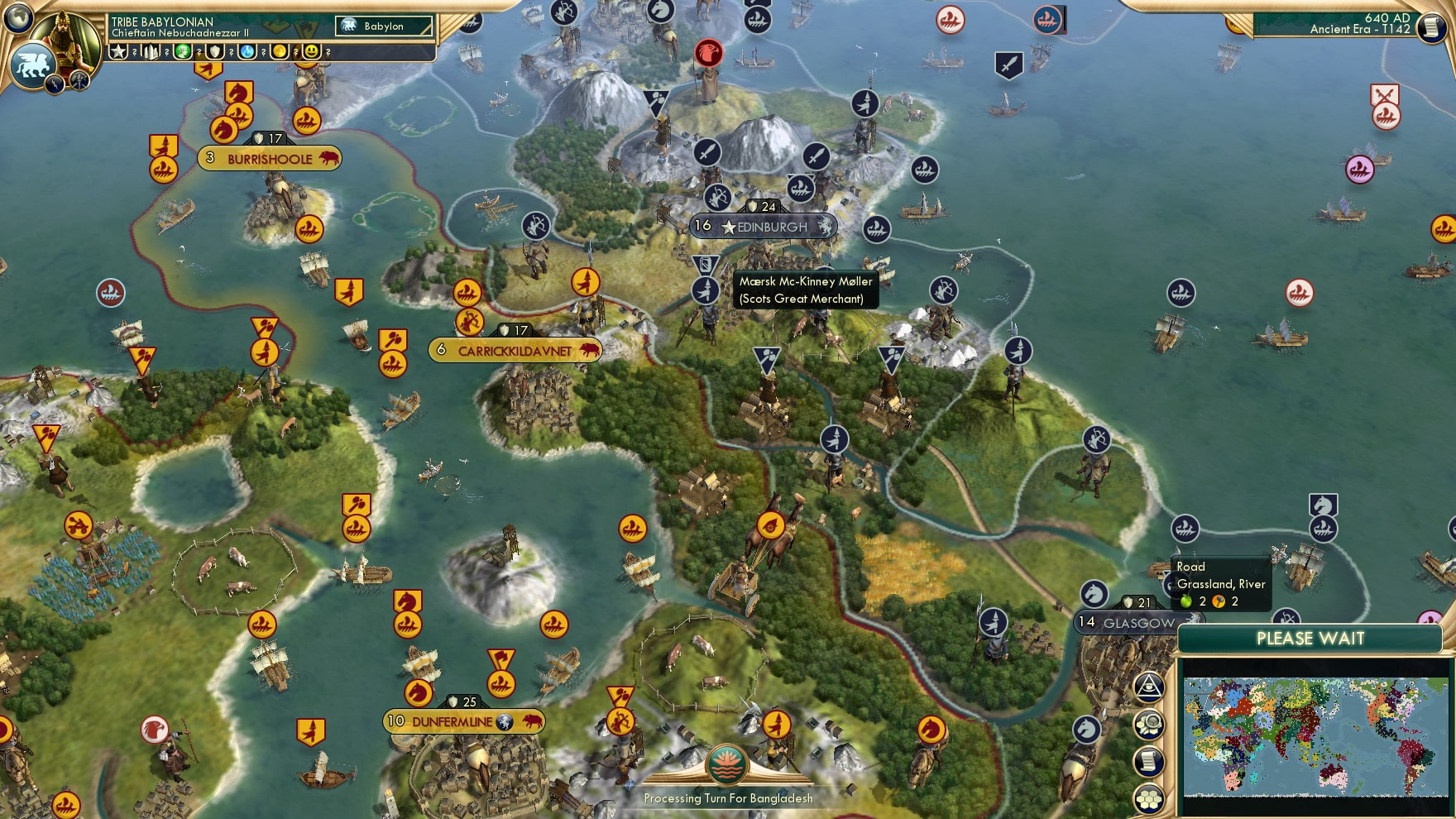
Task: Select the diplomacy globe icon top-left
Action: click(18, 19)
